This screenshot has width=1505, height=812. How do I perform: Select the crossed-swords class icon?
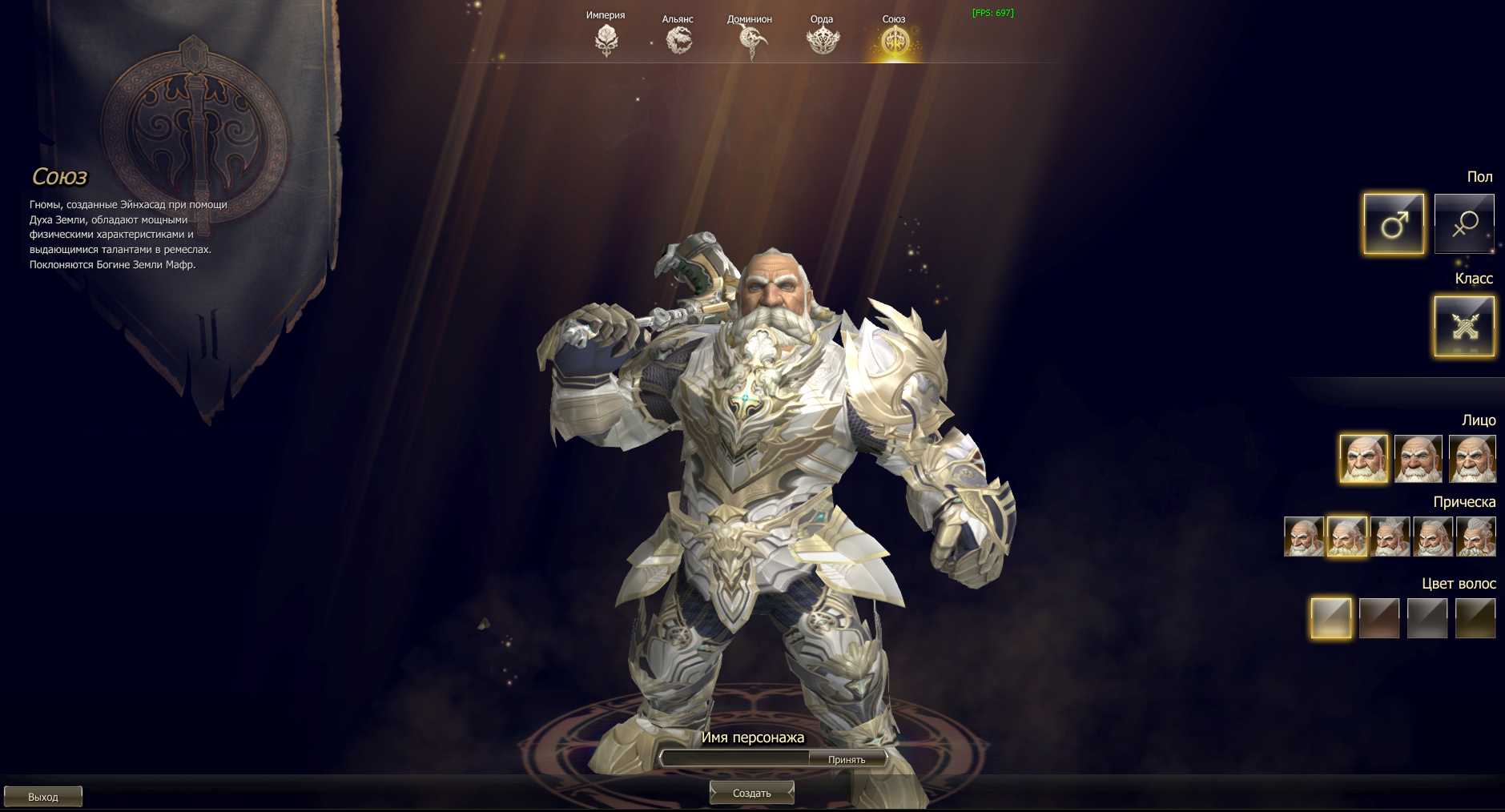click(x=1464, y=326)
